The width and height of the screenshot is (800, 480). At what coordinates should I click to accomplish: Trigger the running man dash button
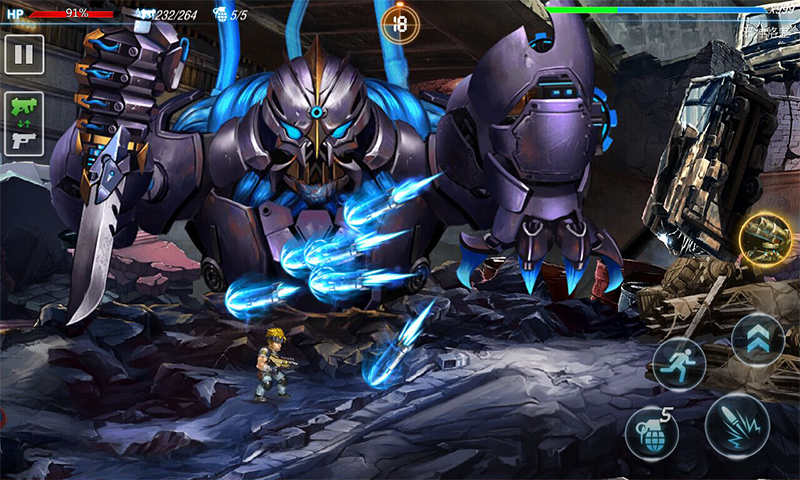coord(679,364)
